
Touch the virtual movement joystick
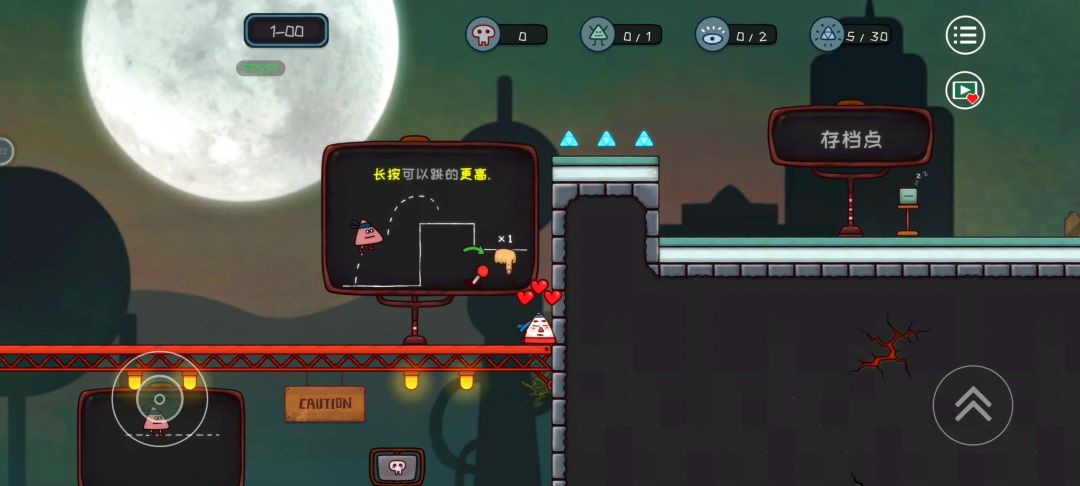pyautogui.click(x=159, y=400)
